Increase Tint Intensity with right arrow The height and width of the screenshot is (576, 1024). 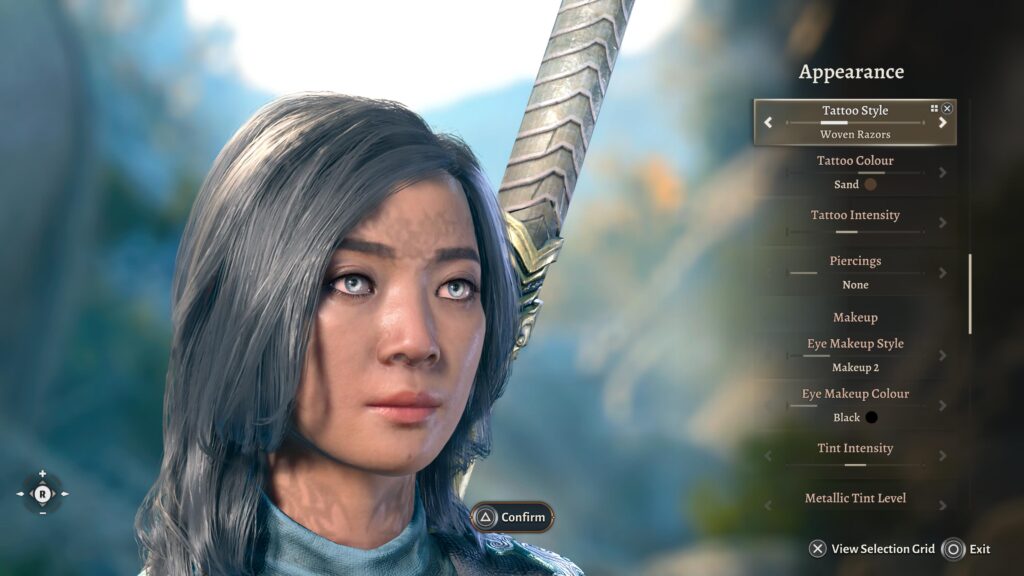[x=942, y=456]
